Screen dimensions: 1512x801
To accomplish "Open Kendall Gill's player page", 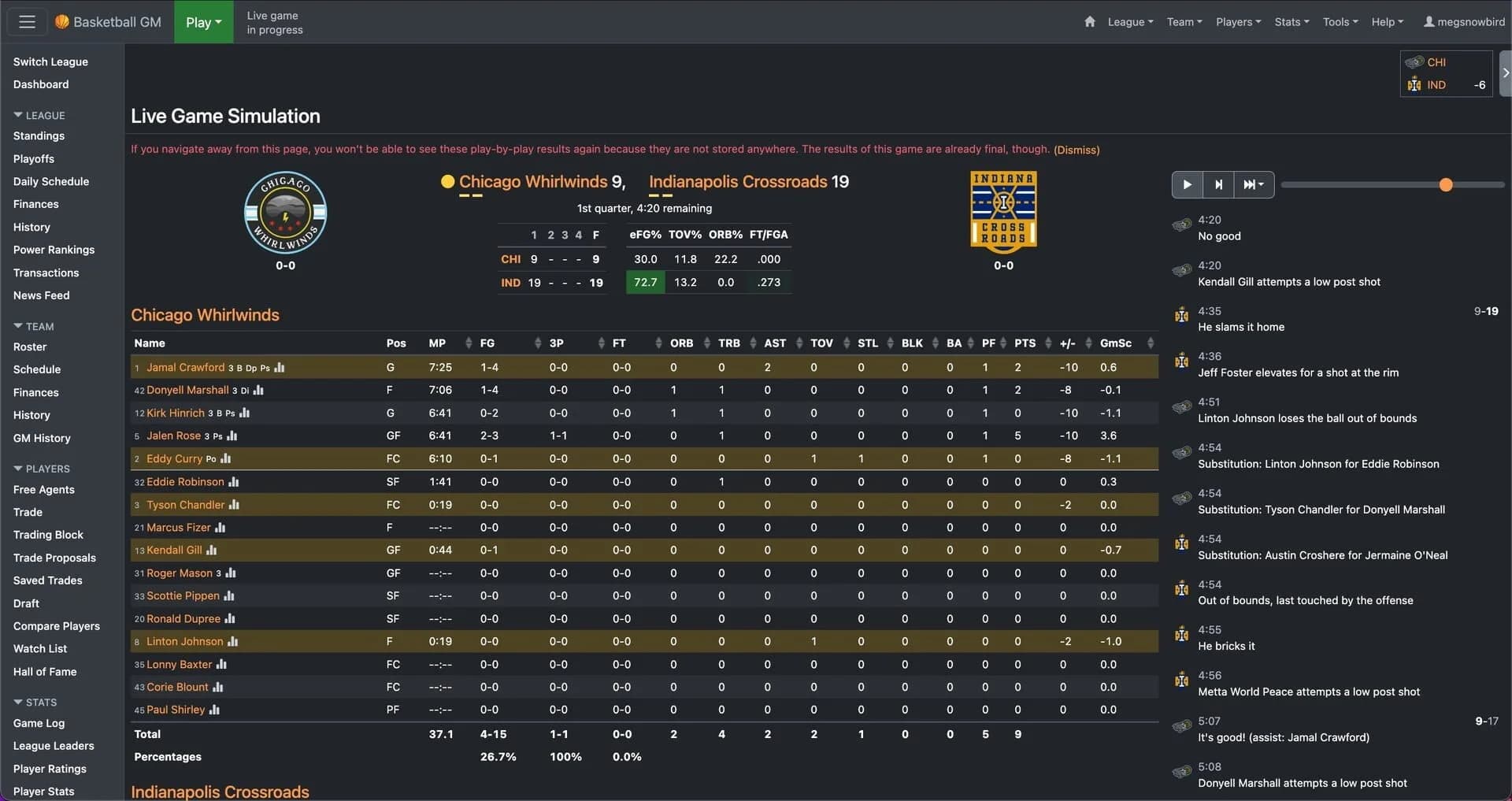I will click(176, 550).
